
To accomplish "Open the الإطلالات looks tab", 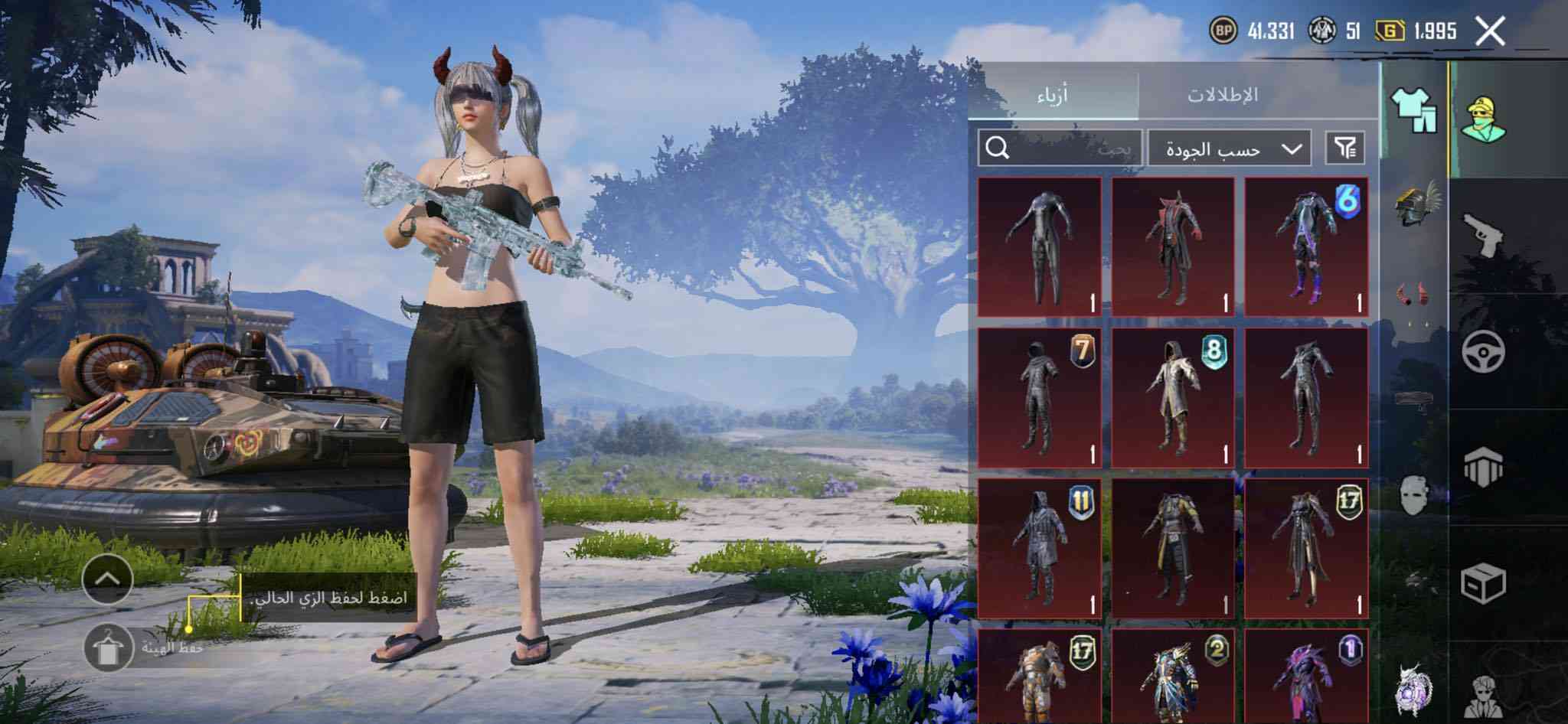I will coord(1222,95).
